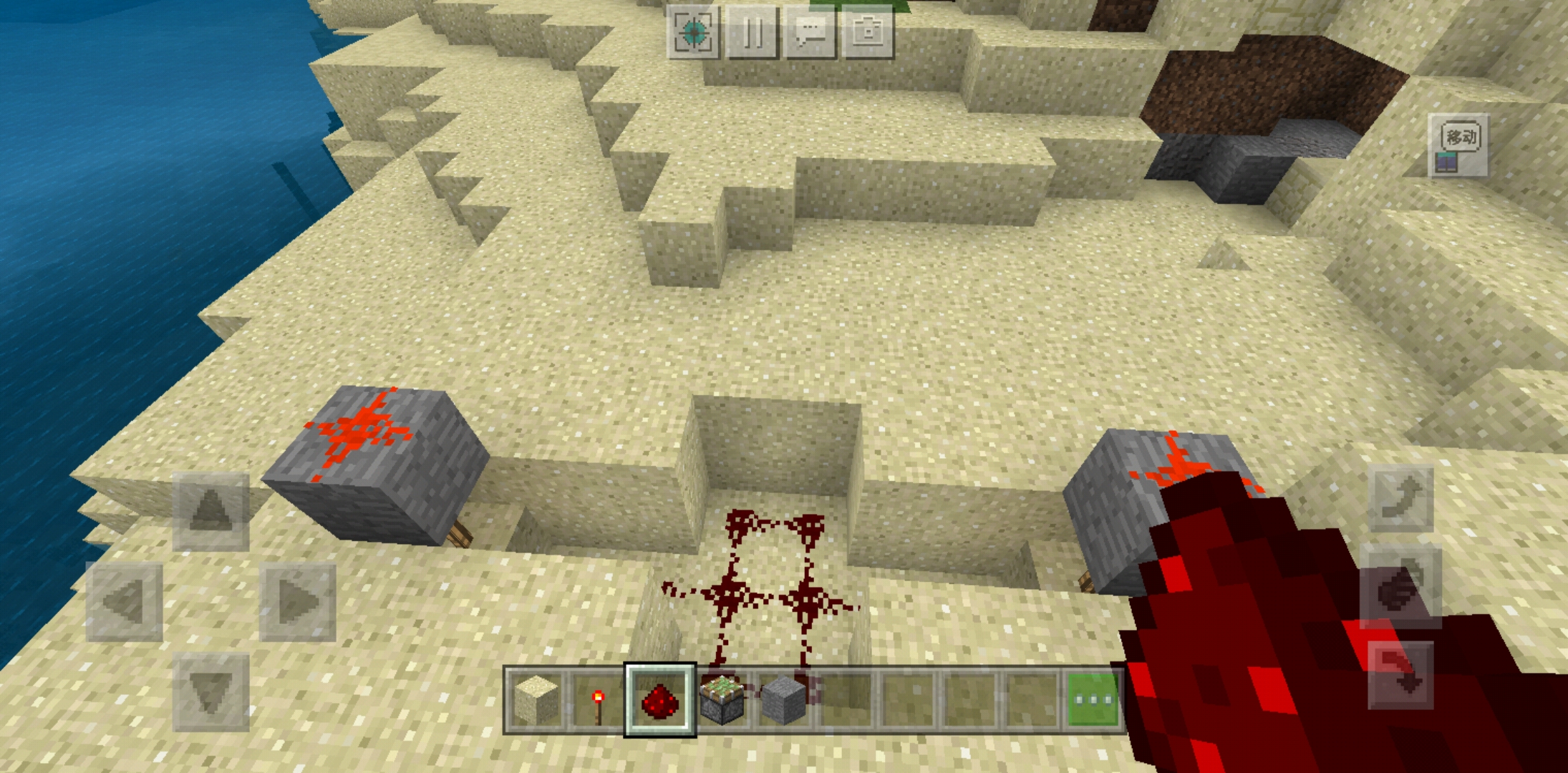Tap the move right arrow
This screenshot has height=773, width=1568.
(297, 601)
